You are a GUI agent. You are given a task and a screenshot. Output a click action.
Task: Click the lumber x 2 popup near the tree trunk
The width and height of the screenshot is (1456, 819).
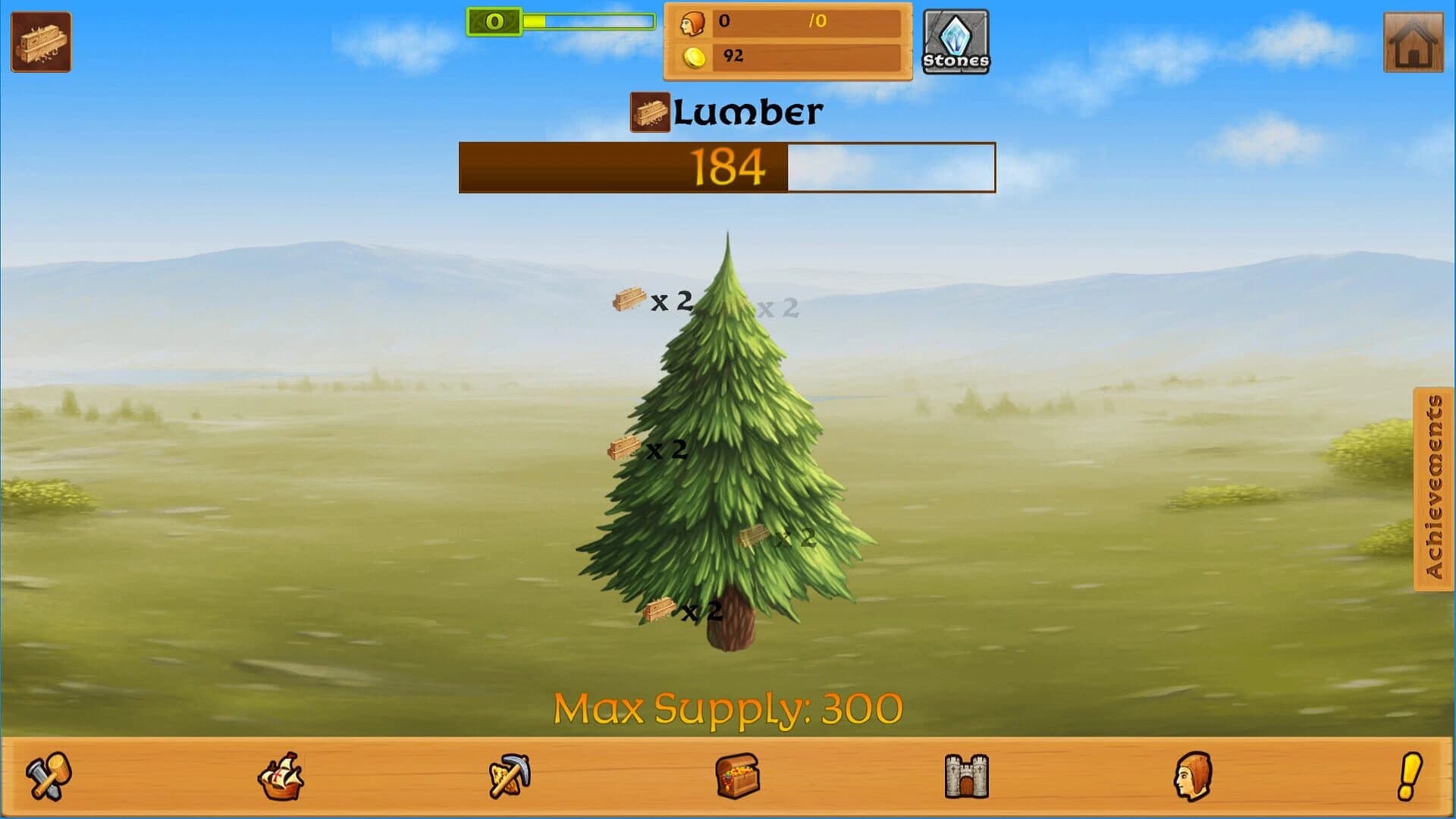672,609
